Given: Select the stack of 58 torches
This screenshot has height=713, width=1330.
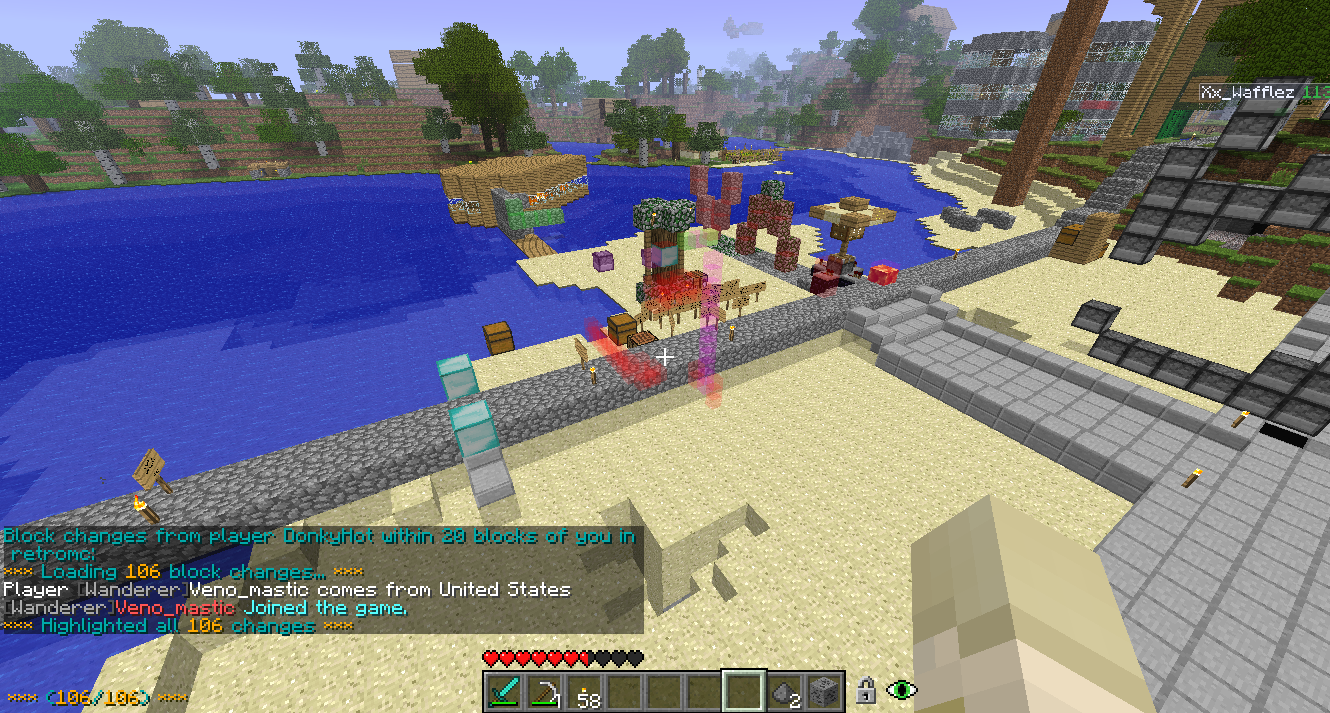Looking at the screenshot, I should [585, 691].
